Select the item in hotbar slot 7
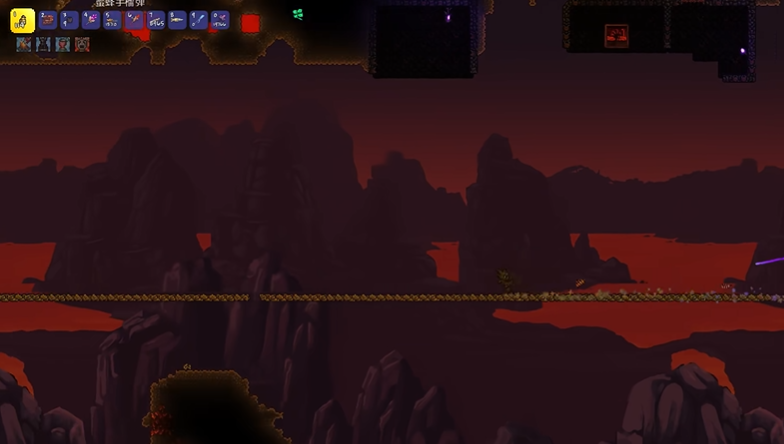784x444 pixels. (156, 20)
